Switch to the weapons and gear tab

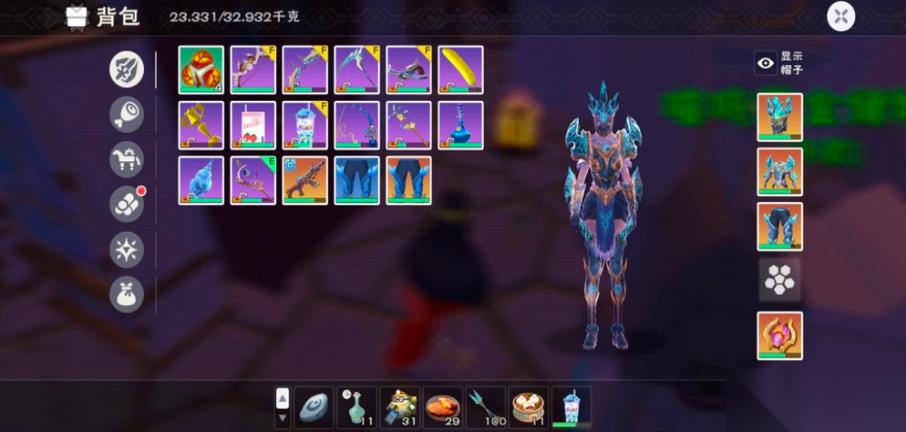click(127, 69)
